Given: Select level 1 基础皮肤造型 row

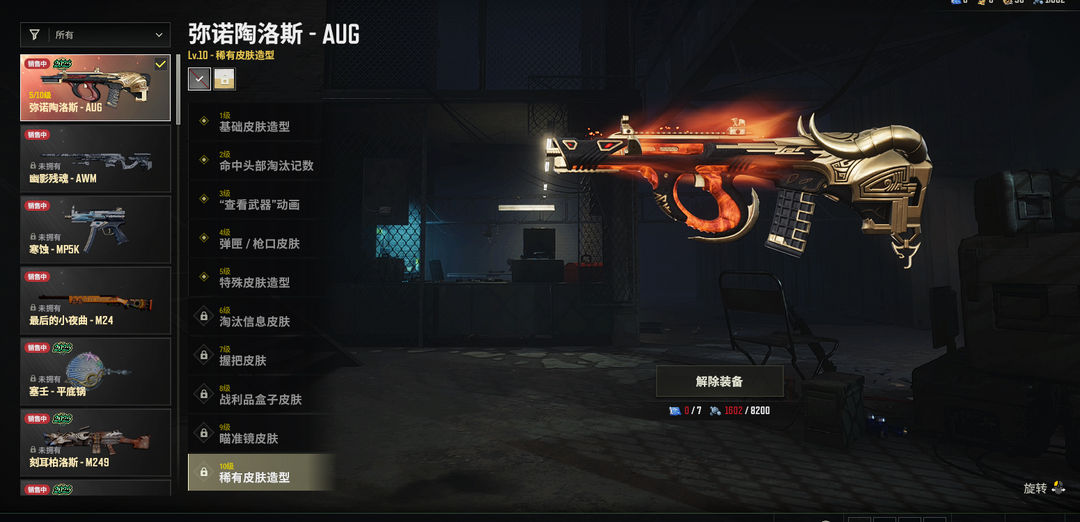Looking at the screenshot, I should [260, 123].
